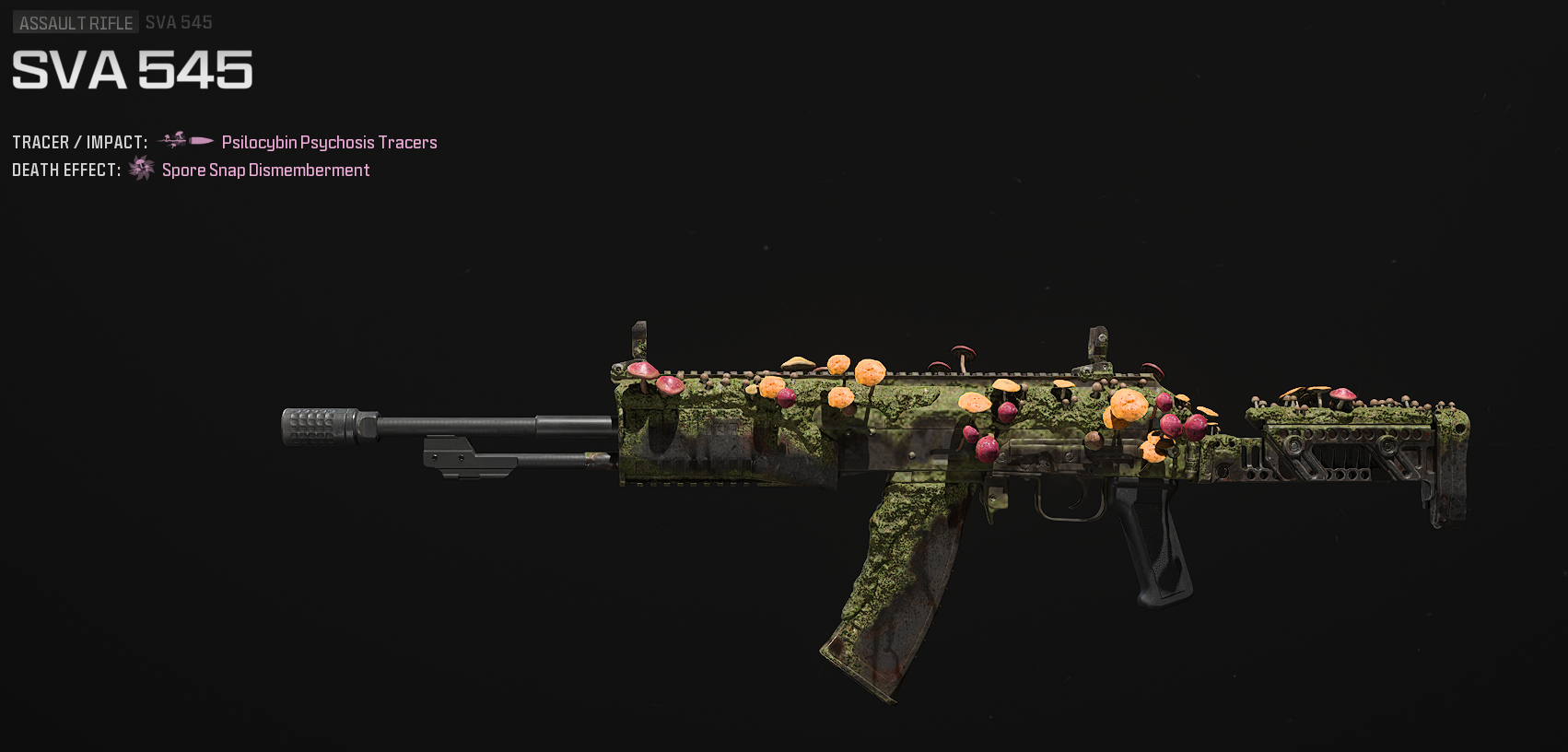This screenshot has width=1568, height=752.
Task: Click the death effect burst icon
Action: click(x=141, y=169)
